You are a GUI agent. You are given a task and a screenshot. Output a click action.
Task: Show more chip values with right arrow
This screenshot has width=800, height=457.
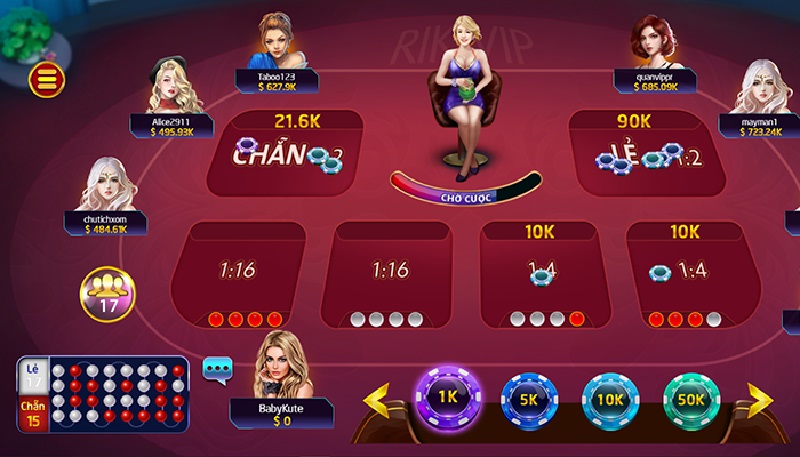[759, 399]
